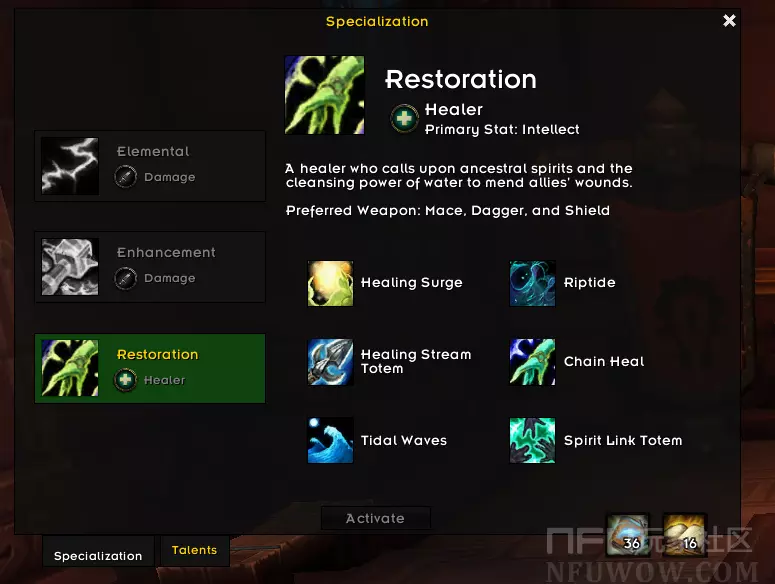Click the large Restoration spec icon
This screenshot has width=775, height=584.
click(324, 95)
